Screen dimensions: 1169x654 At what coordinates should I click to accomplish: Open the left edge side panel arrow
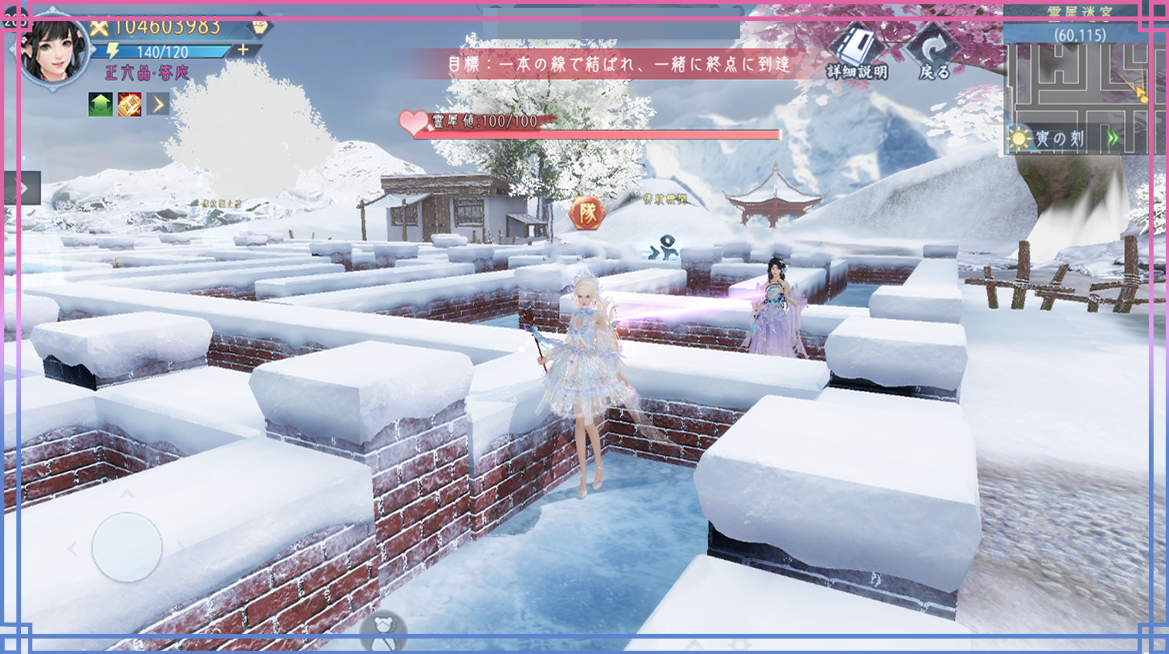[22, 187]
